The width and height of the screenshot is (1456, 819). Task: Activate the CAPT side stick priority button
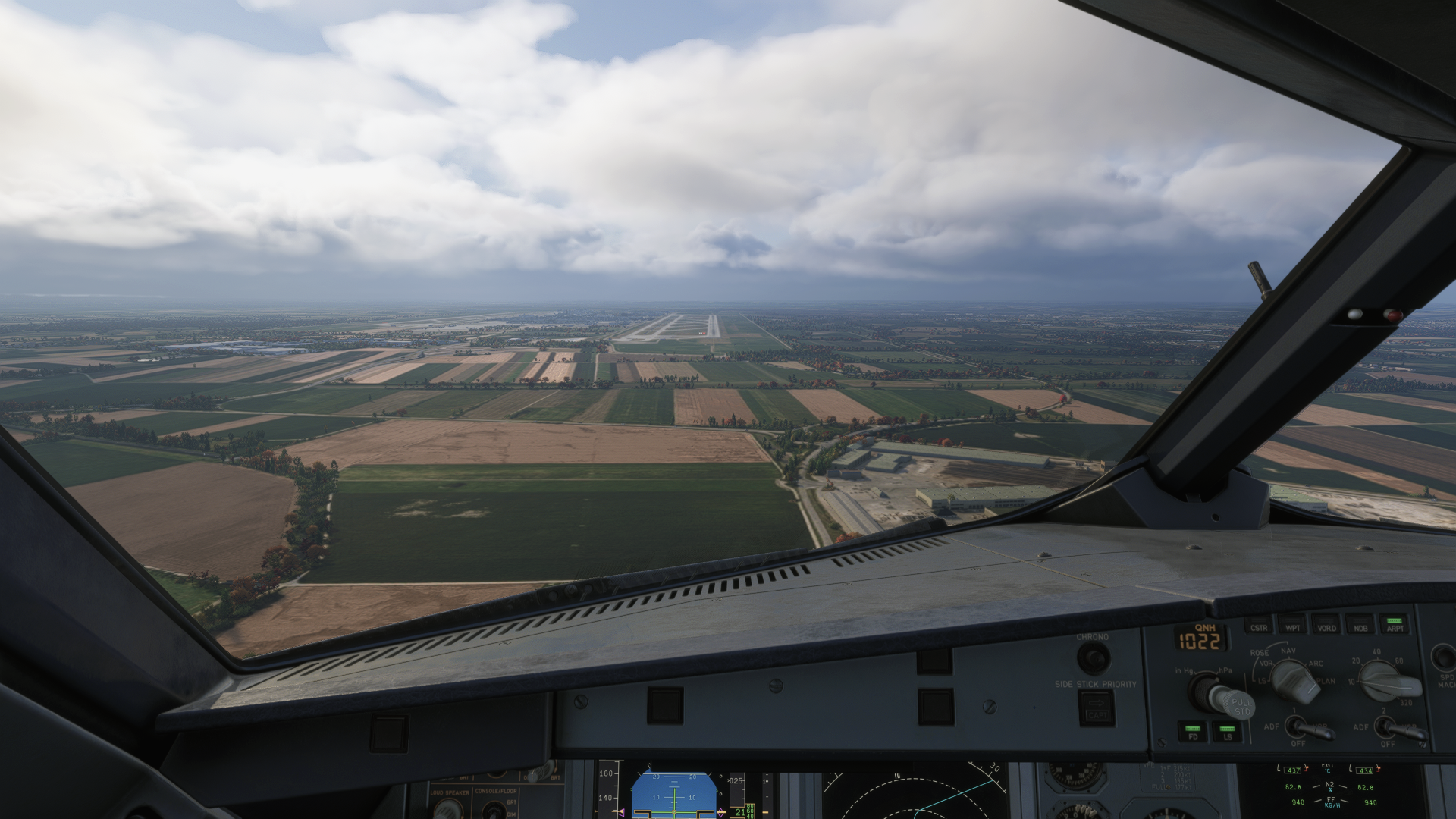point(1097,707)
